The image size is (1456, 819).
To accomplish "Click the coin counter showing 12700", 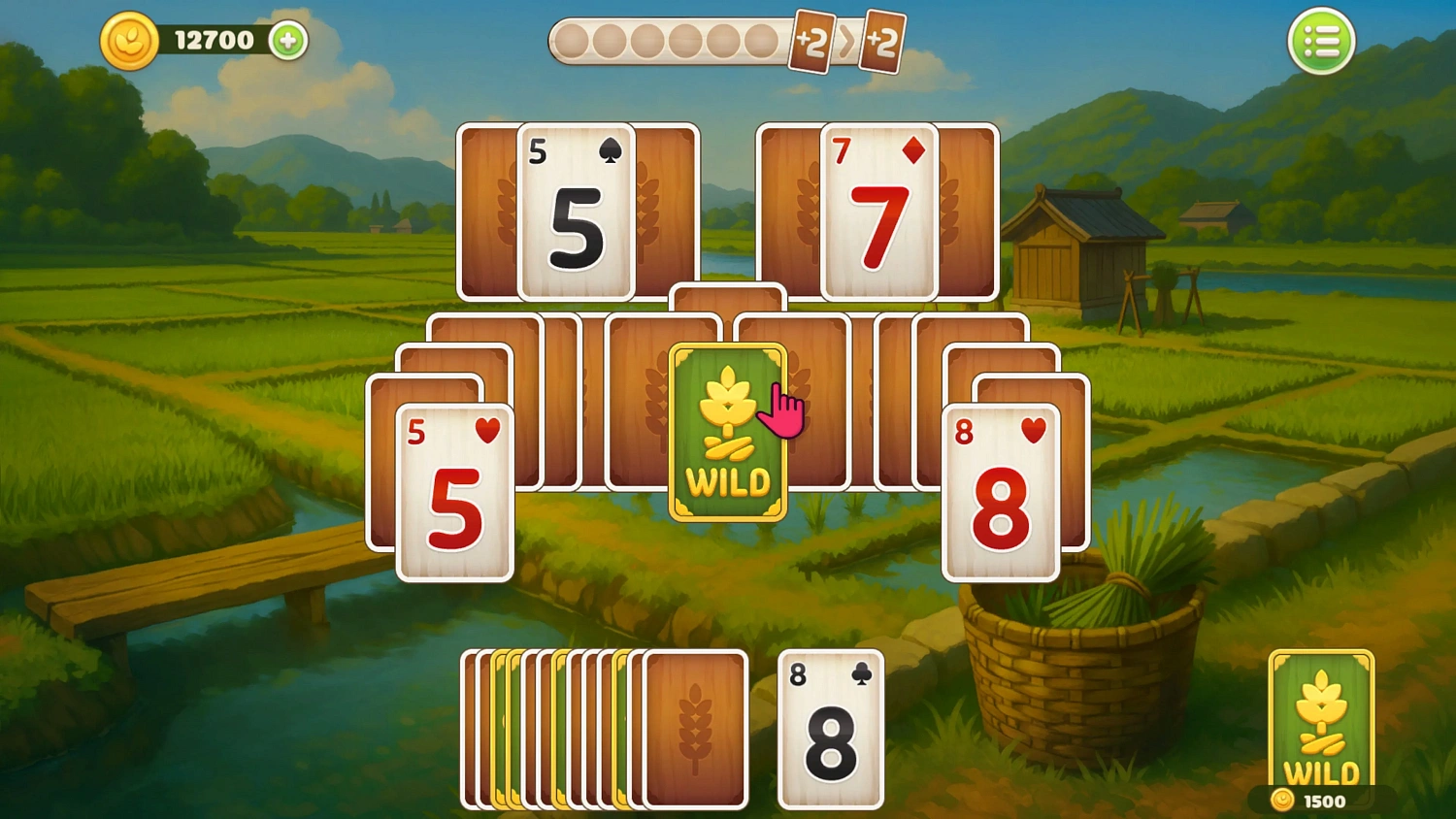I will (212, 40).
